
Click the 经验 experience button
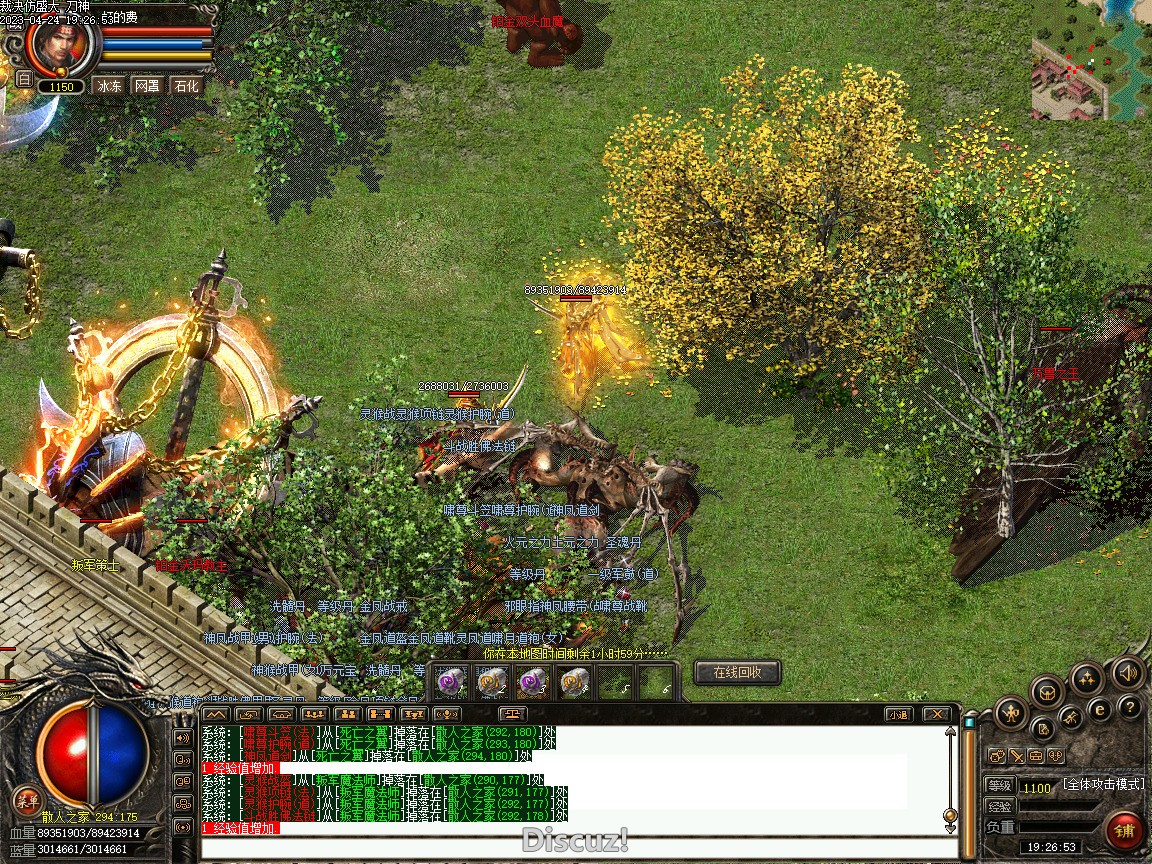pos(1000,806)
